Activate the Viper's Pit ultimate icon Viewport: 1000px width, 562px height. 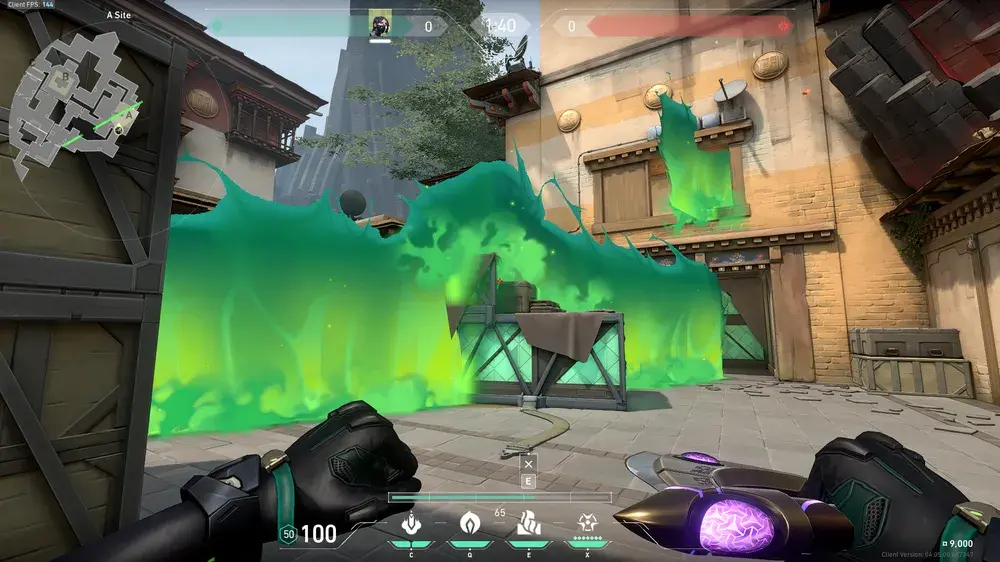tap(586, 523)
